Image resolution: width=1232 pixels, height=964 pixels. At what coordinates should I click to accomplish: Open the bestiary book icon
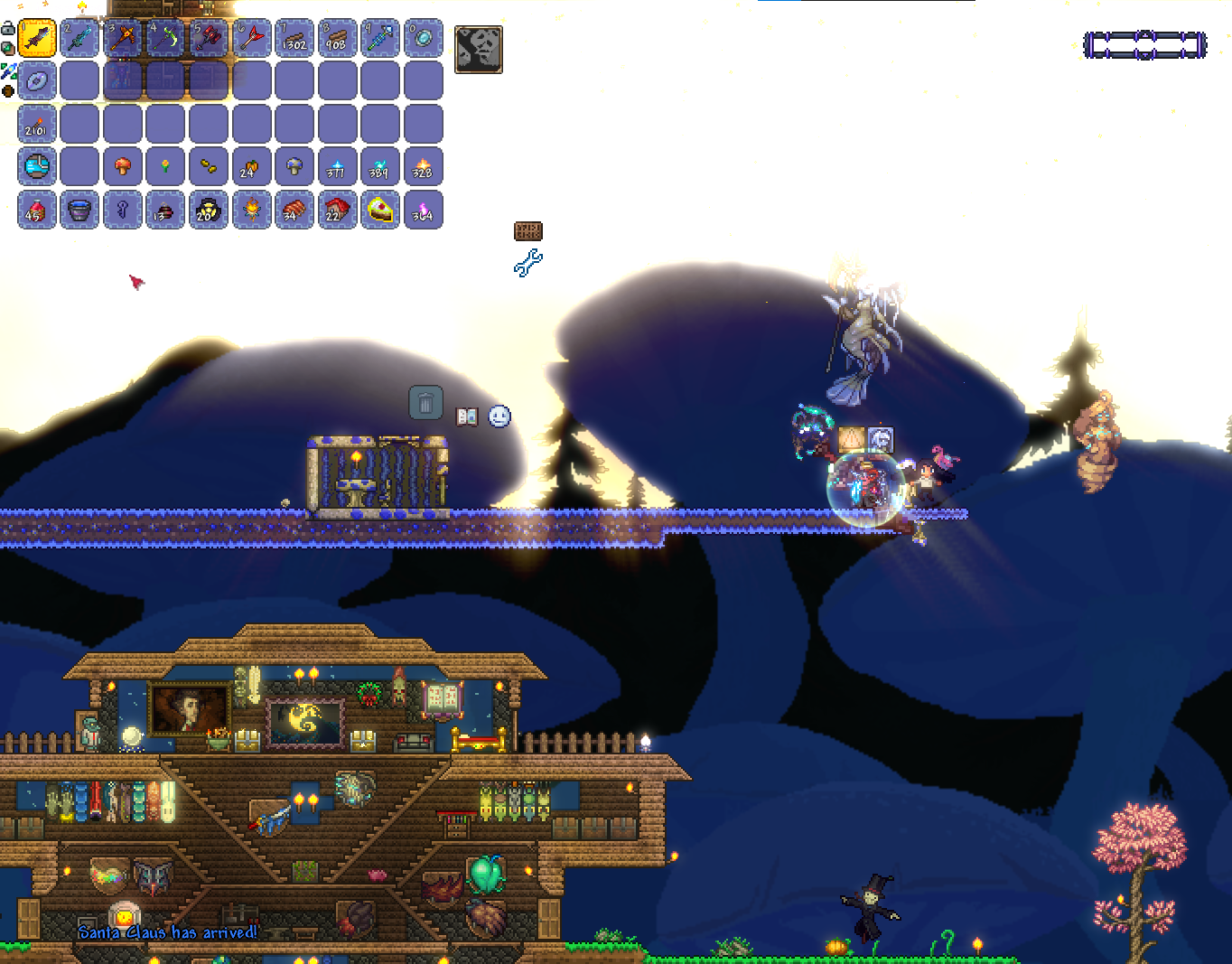point(467,416)
